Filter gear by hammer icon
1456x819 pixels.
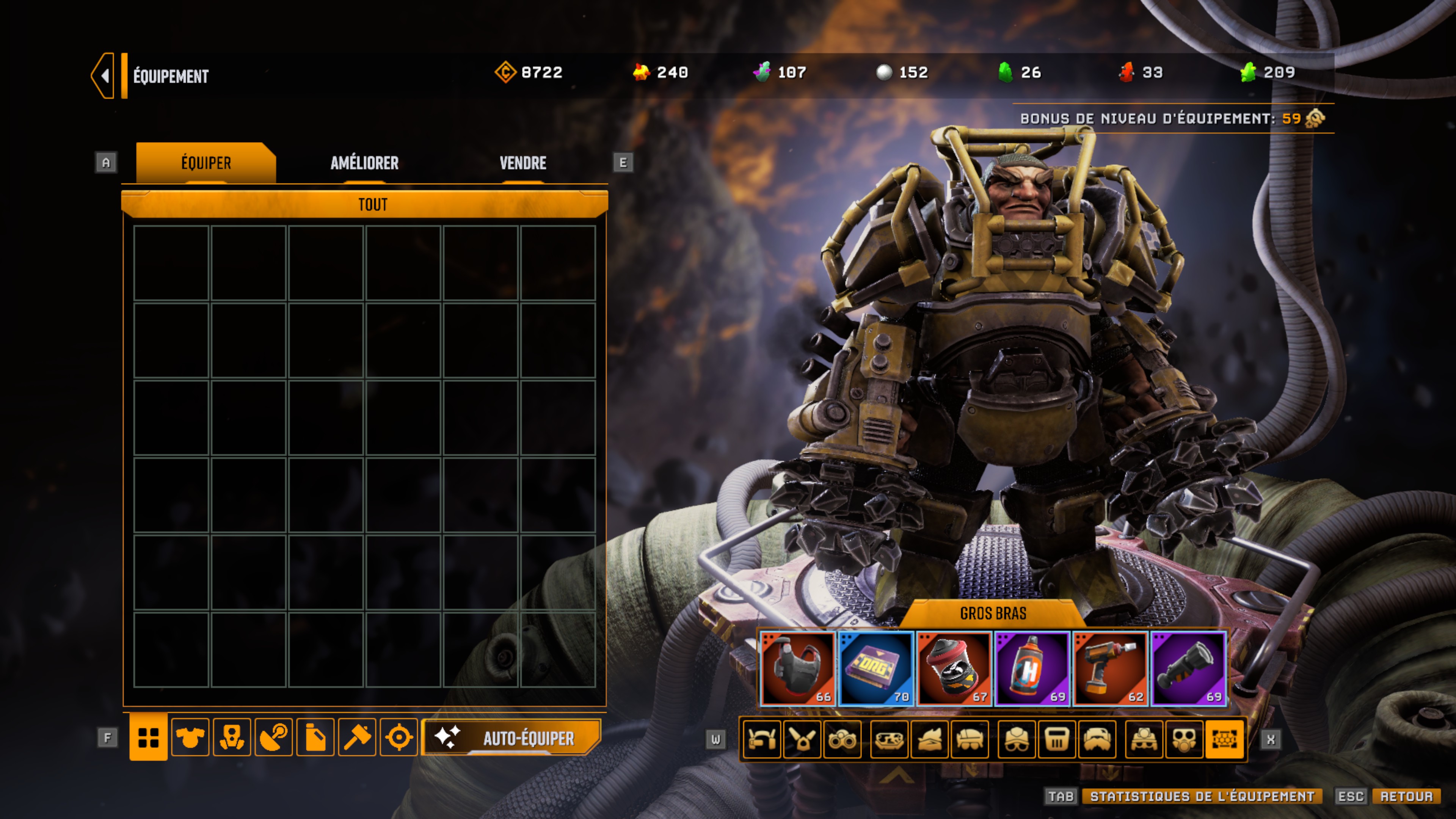point(357,737)
